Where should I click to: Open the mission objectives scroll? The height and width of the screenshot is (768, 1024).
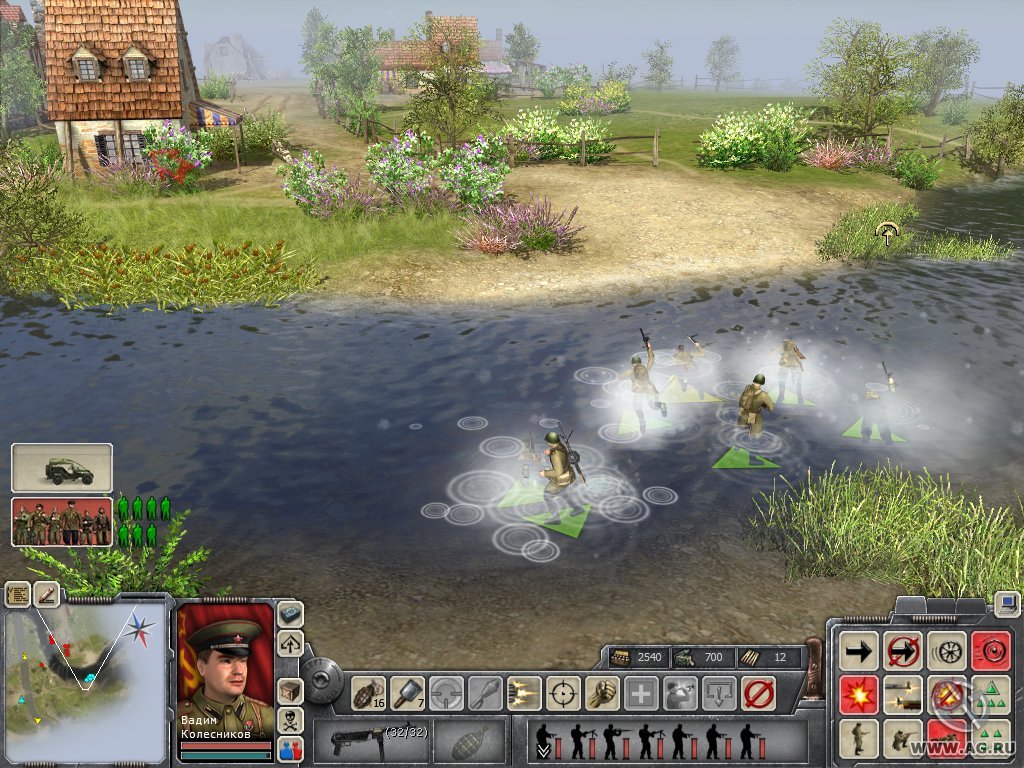17,594
